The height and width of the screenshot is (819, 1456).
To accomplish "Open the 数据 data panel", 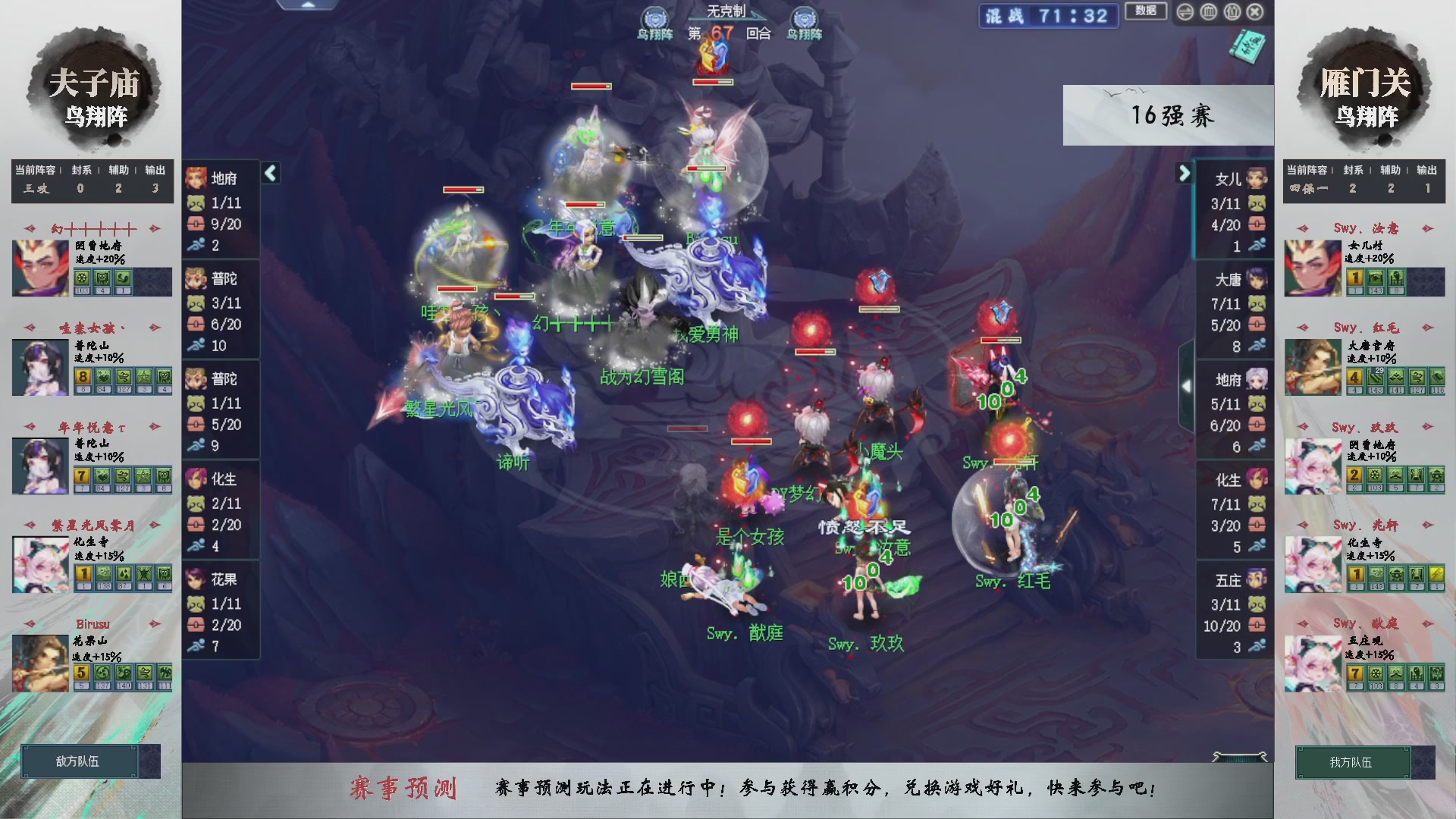I will click(x=1145, y=11).
